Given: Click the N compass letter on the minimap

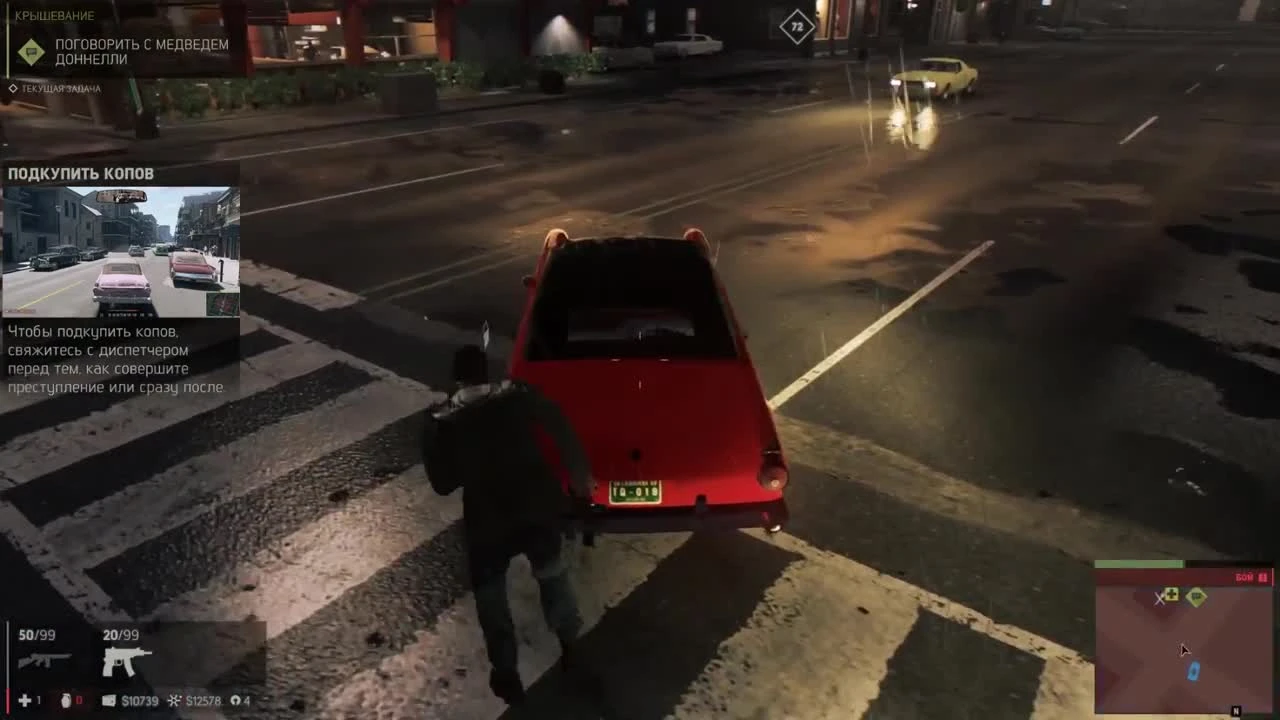Looking at the screenshot, I should tap(1236, 708).
